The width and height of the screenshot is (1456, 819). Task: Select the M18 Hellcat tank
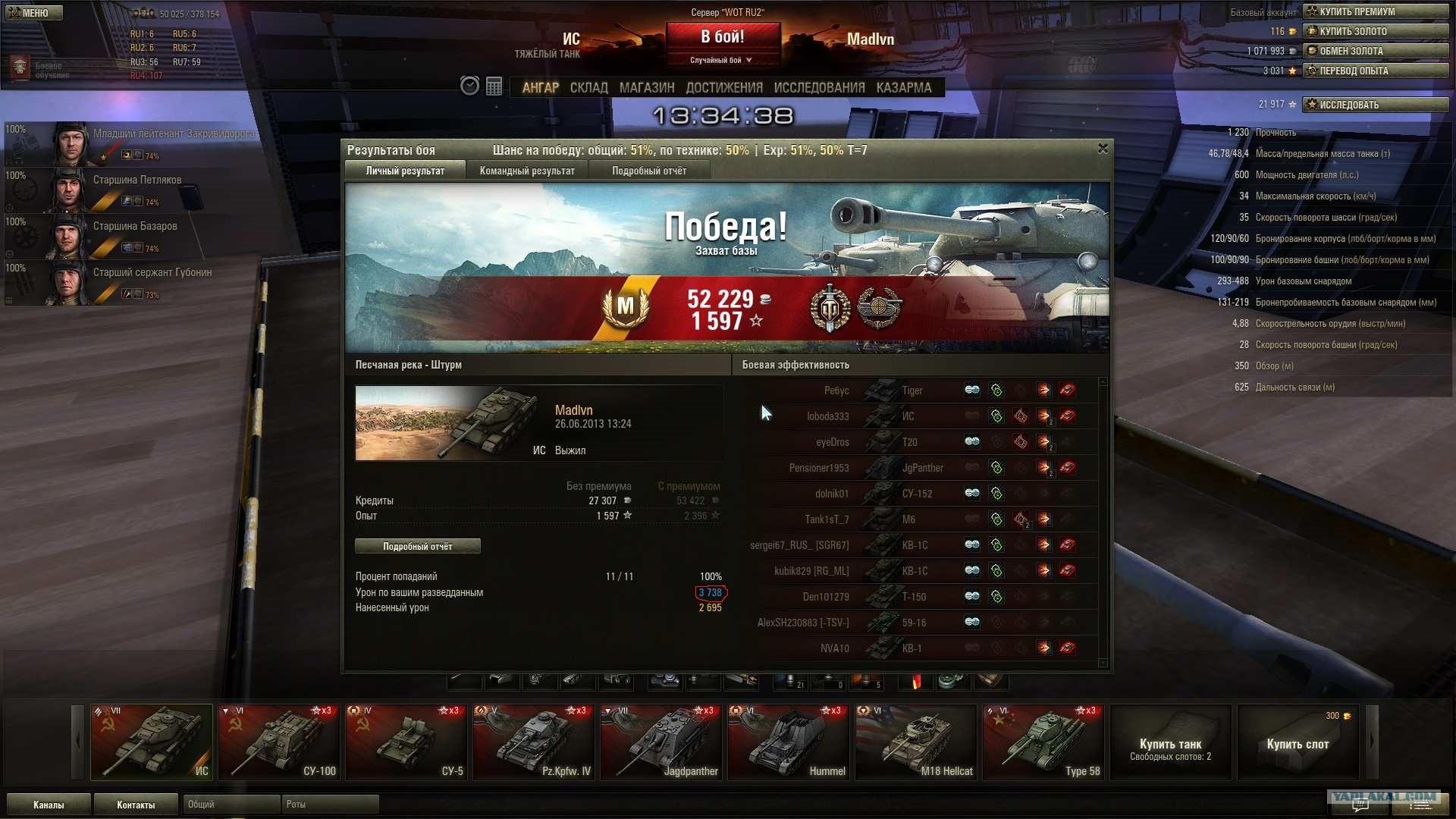pos(916,742)
